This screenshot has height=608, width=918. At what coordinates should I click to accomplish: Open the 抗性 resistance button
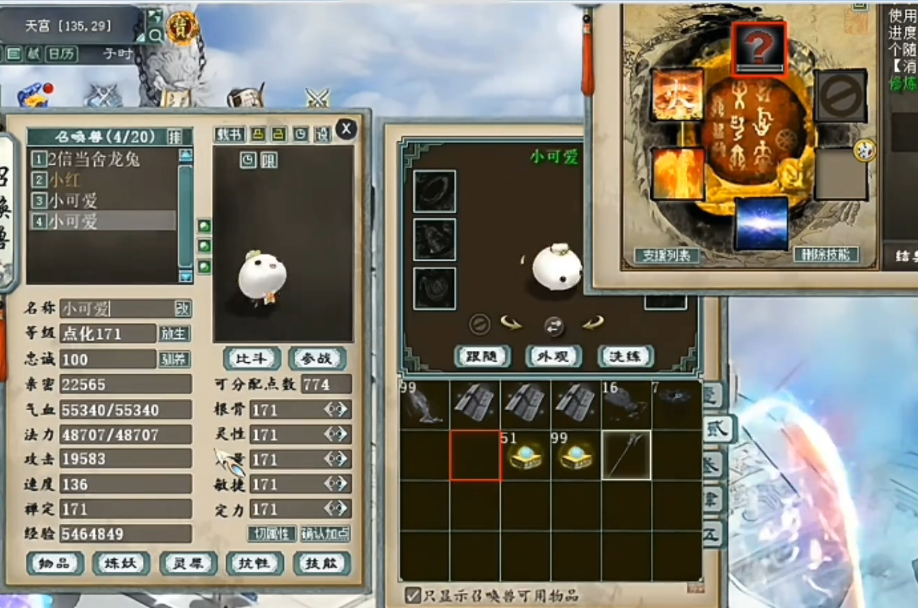(255, 563)
